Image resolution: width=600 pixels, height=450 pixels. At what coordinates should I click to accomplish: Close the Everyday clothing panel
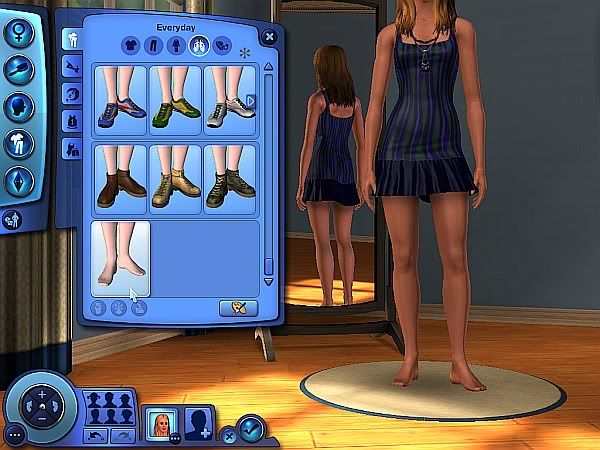[269, 37]
